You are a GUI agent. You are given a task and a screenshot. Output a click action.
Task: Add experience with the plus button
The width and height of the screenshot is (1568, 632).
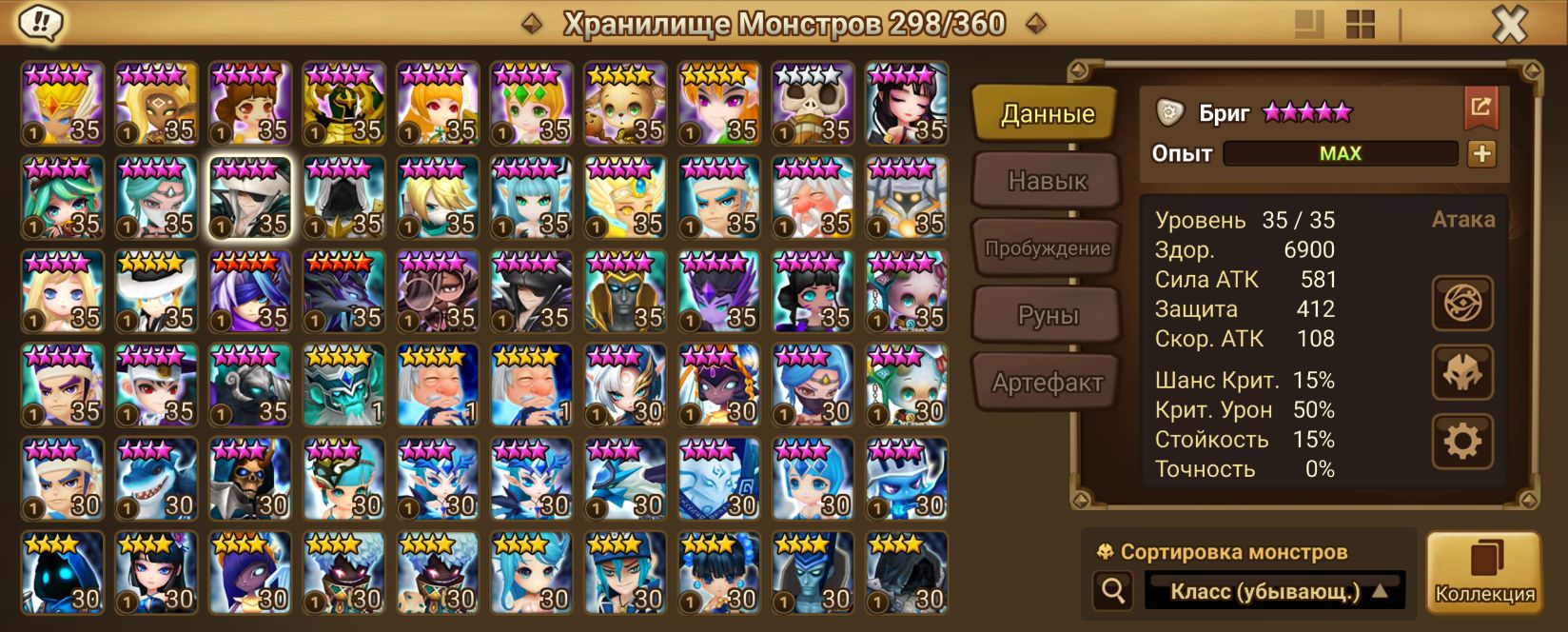tap(1481, 153)
